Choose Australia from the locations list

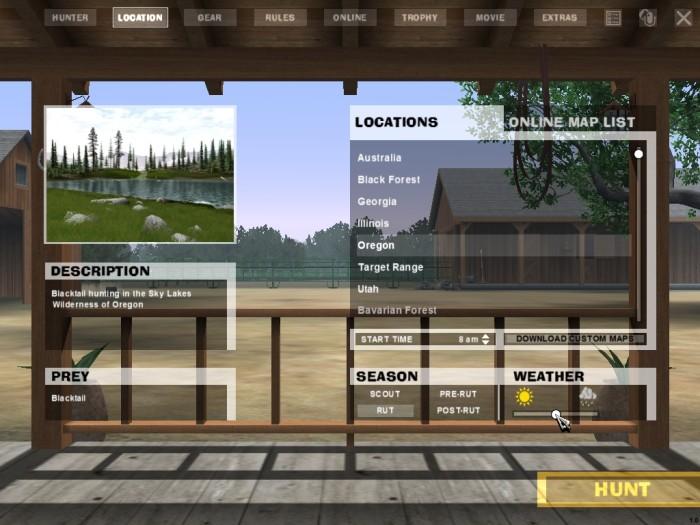(x=380, y=158)
